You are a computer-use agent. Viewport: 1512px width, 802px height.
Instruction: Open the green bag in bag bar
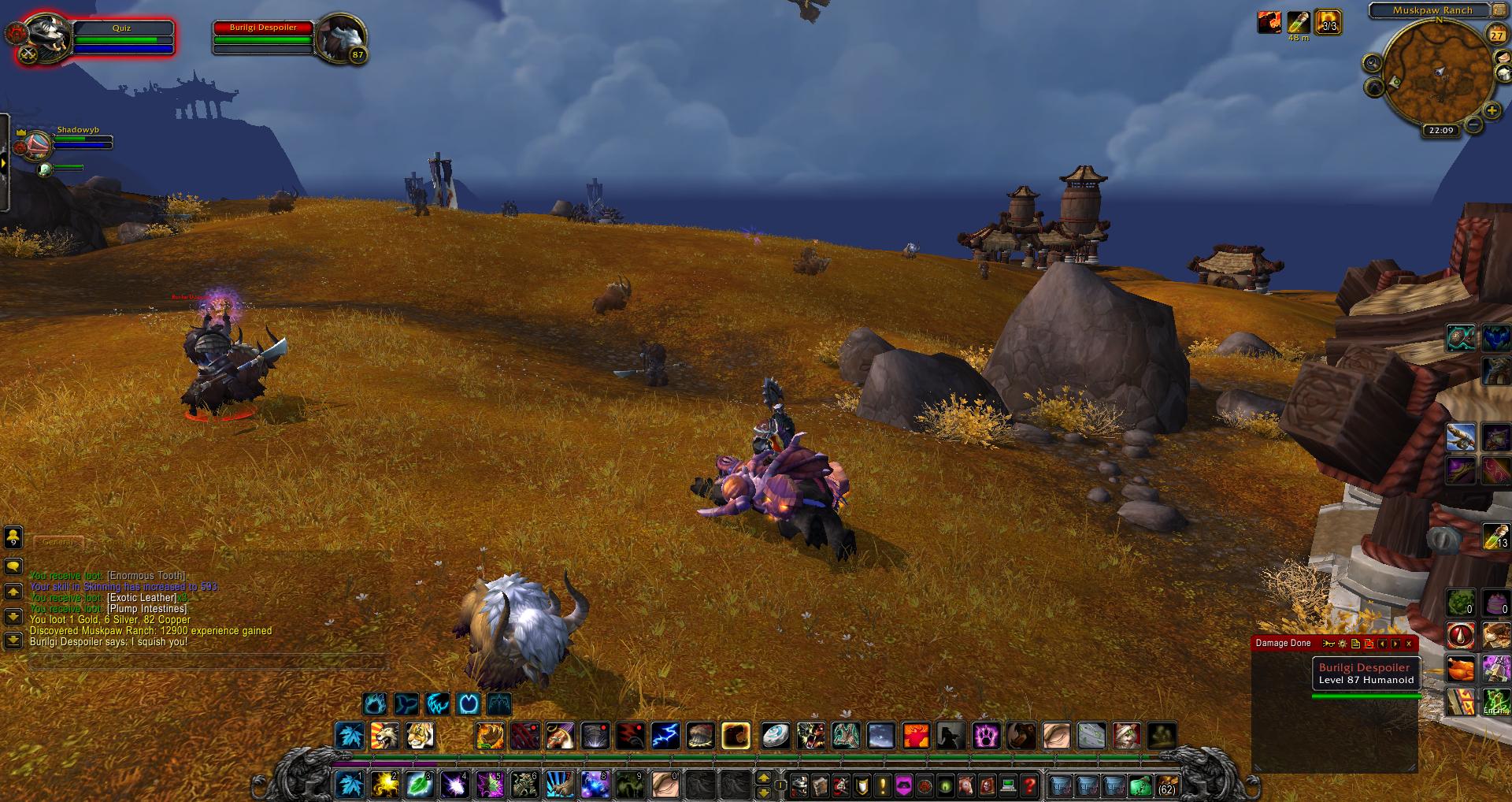[x=1140, y=785]
